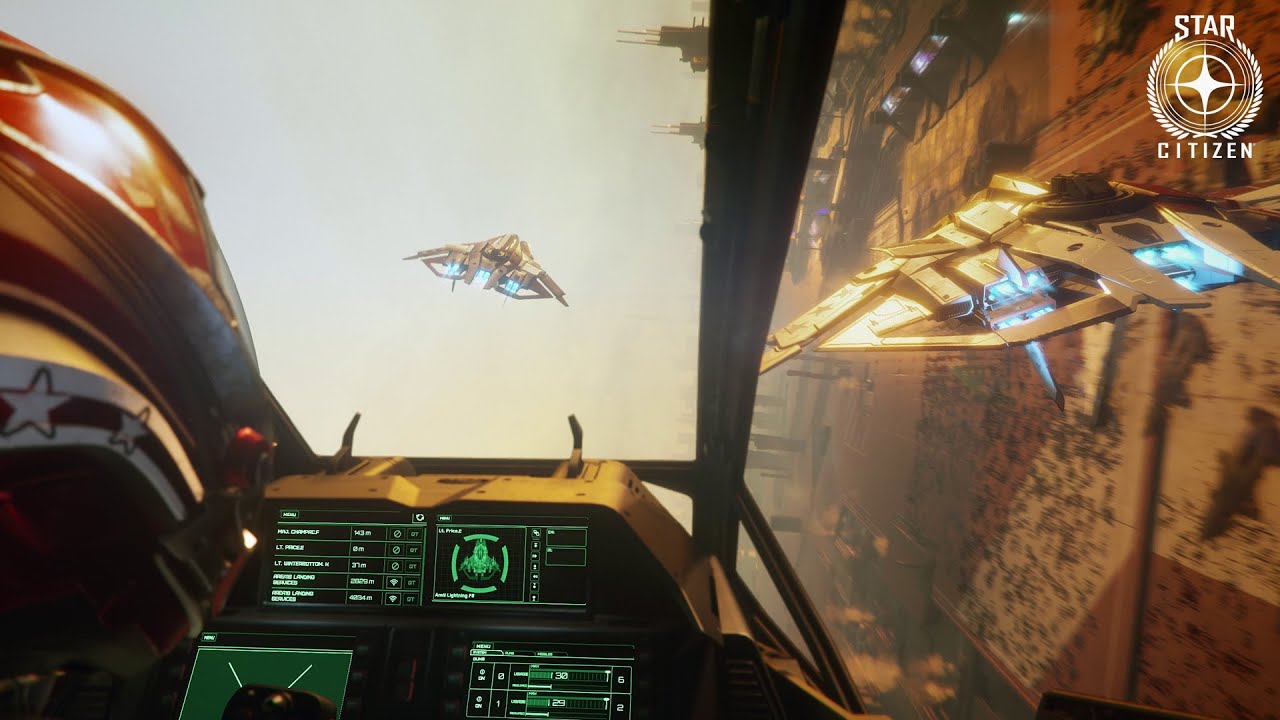Screen dimensions: 1280x720
Task: Click the comms signal icon for AREA18 Landing Services
Action: pos(394,580)
